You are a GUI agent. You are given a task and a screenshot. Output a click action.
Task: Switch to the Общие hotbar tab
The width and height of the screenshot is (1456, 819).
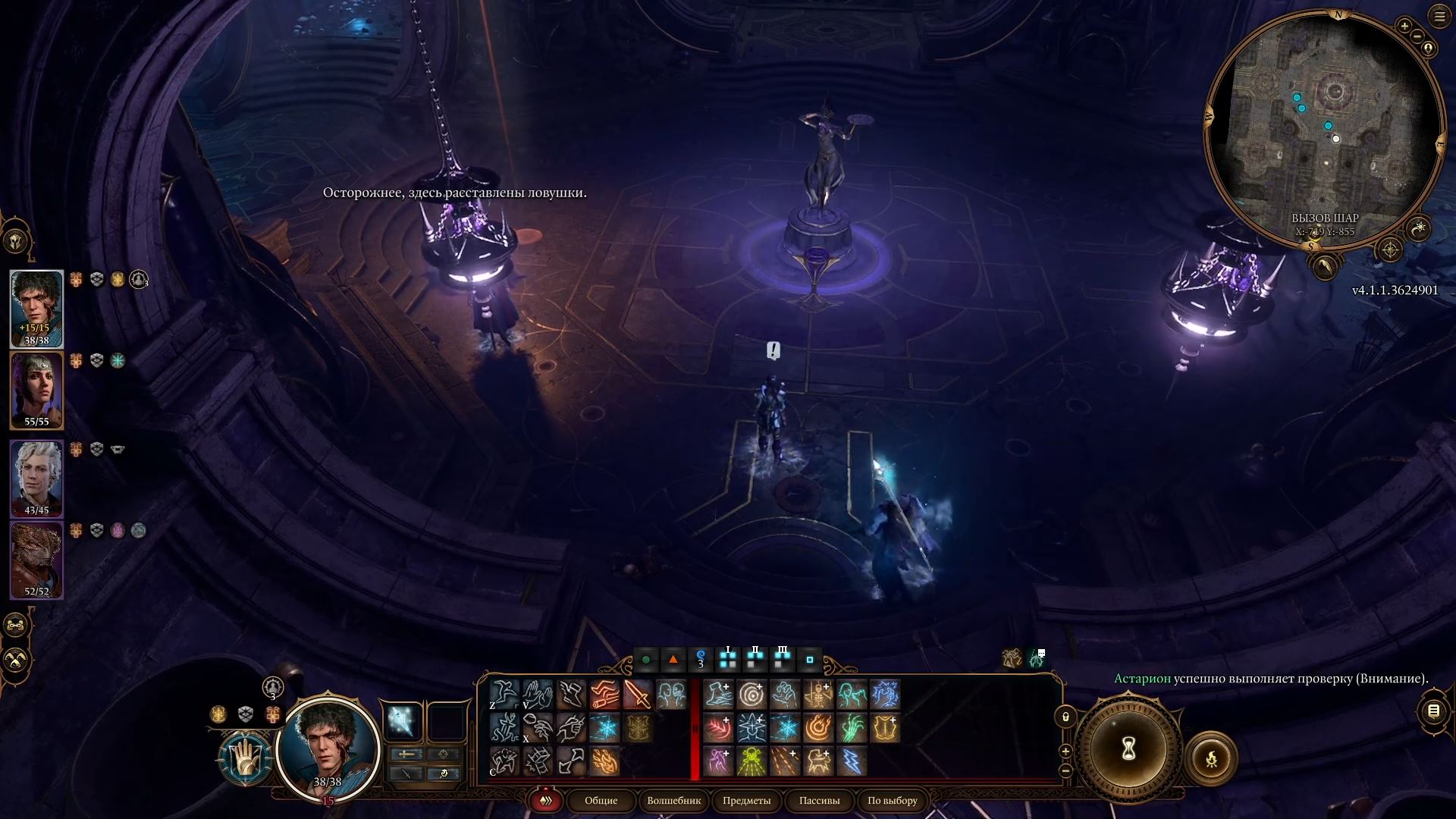[x=601, y=800]
